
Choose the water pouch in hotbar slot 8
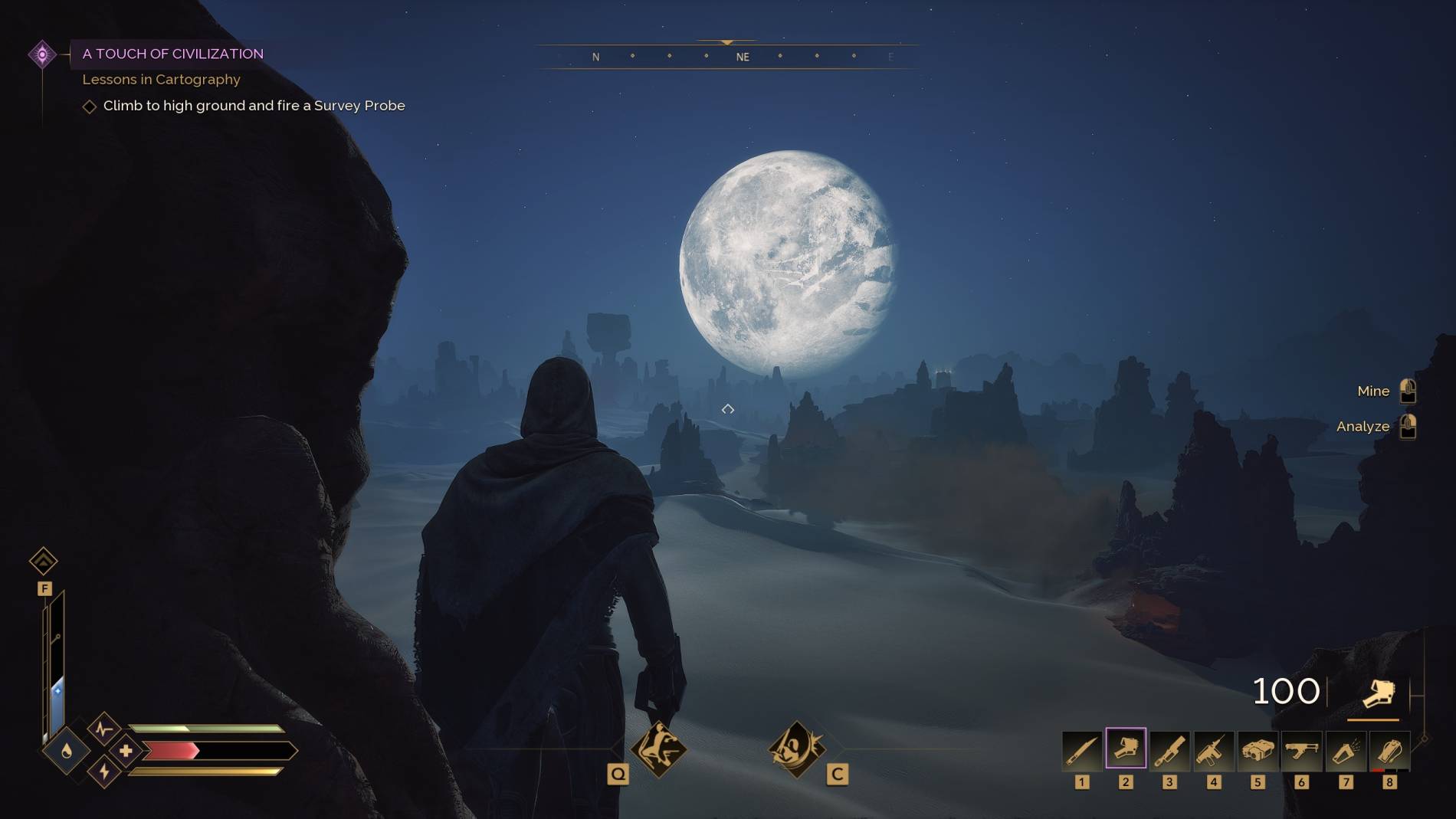click(1389, 750)
